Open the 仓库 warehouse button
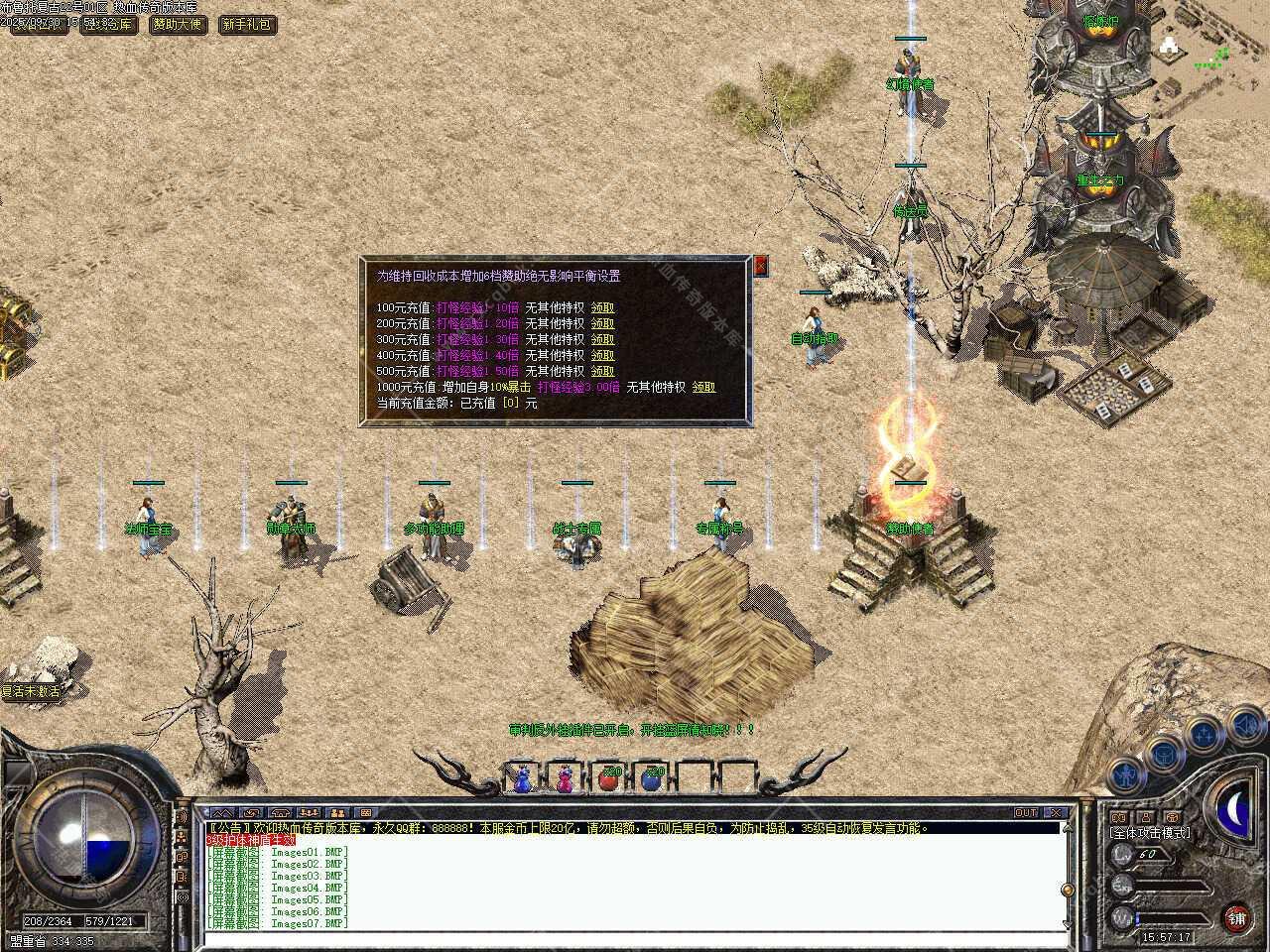Viewport: 1270px width, 952px height. 111,24
